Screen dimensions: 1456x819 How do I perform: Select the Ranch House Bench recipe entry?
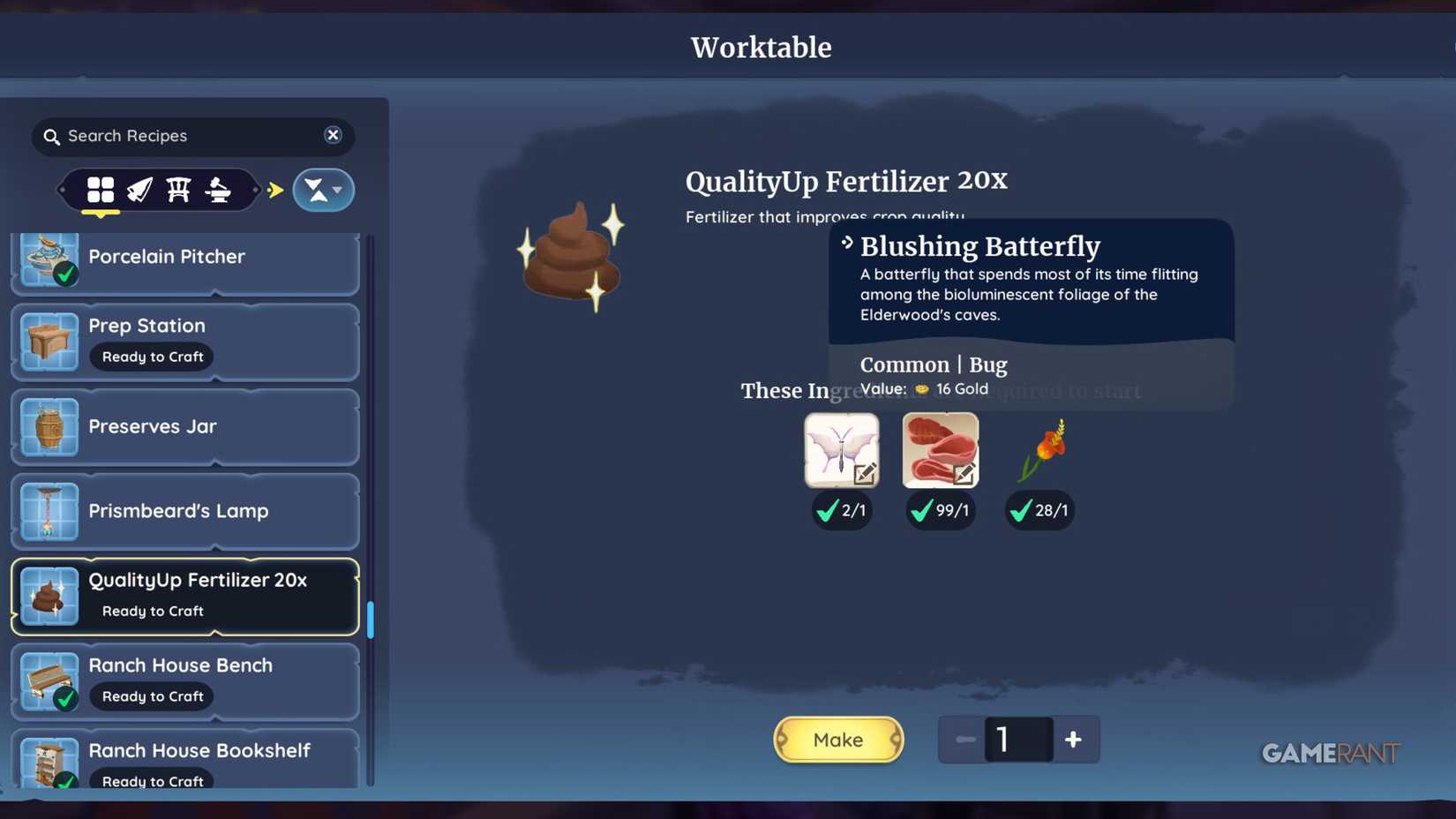click(x=185, y=680)
